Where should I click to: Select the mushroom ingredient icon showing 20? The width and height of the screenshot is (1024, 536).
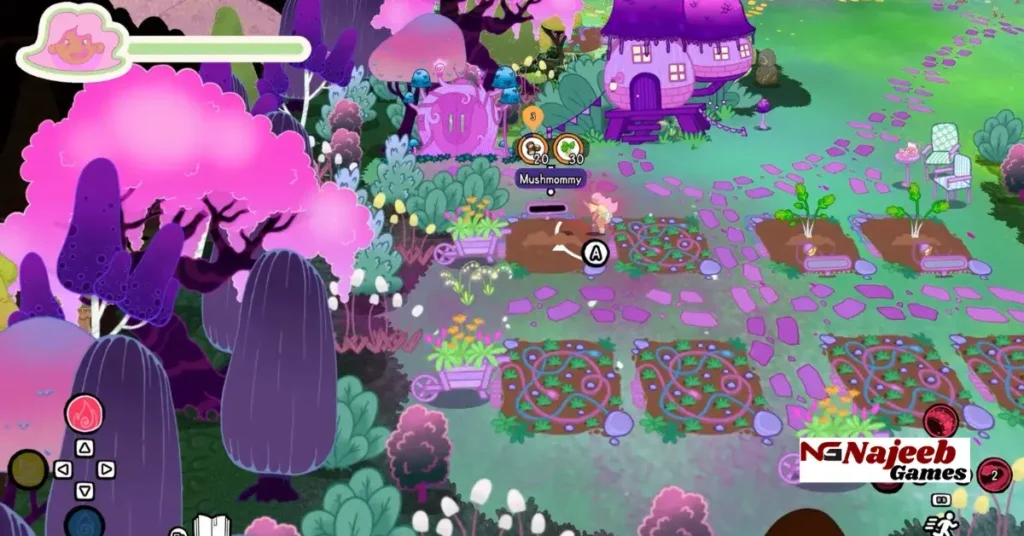pyautogui.click(x=533, y=149)
